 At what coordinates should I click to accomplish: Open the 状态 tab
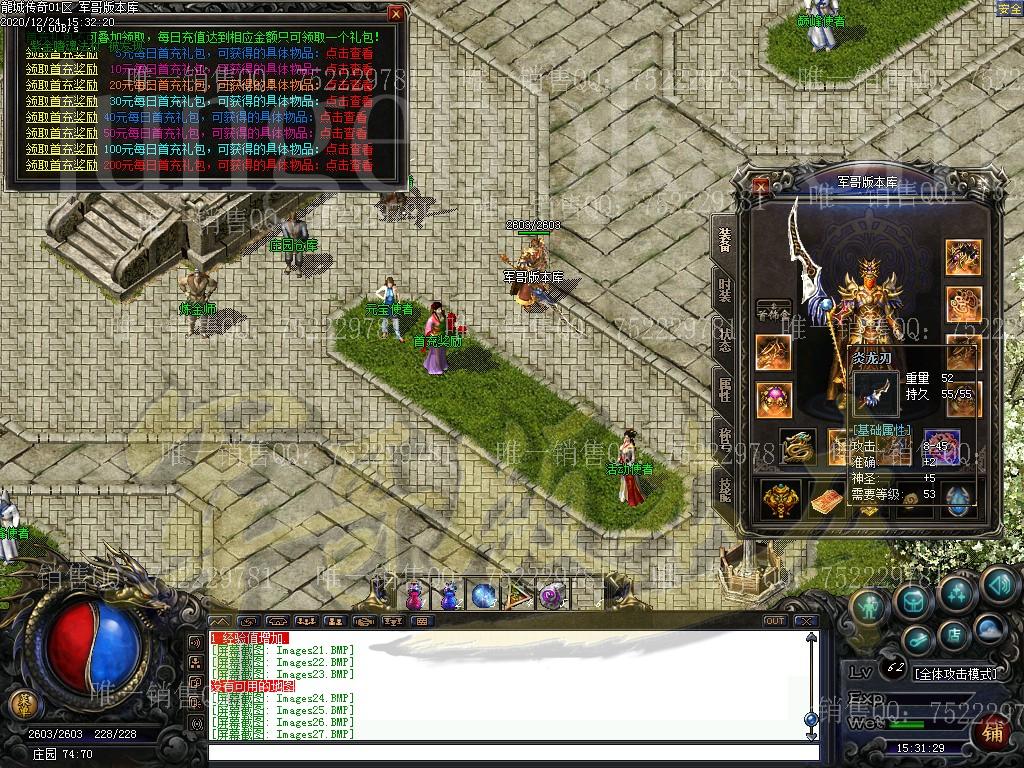tap(725, 340)
